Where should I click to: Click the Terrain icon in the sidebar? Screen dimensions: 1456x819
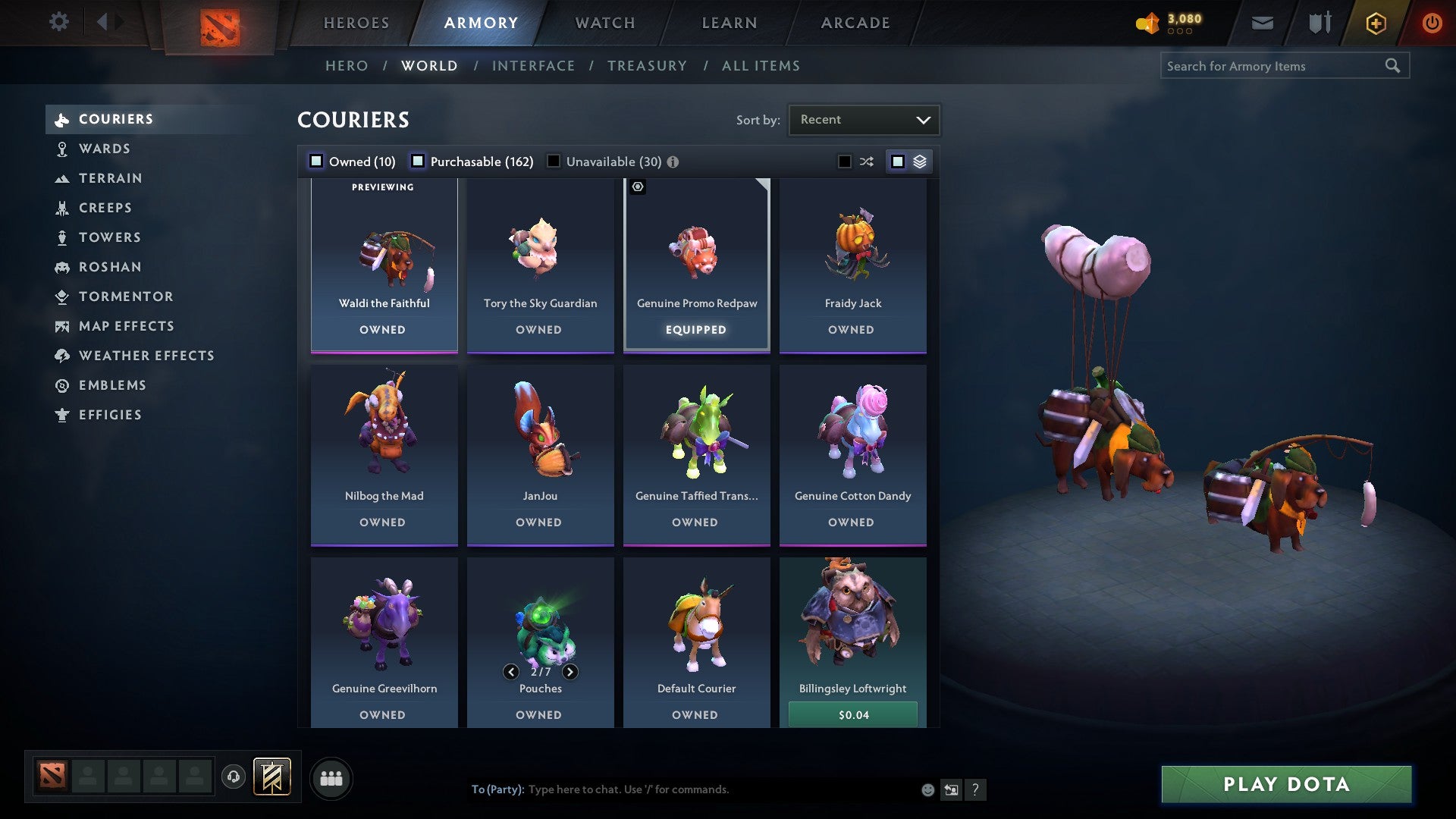coord(62,178)
